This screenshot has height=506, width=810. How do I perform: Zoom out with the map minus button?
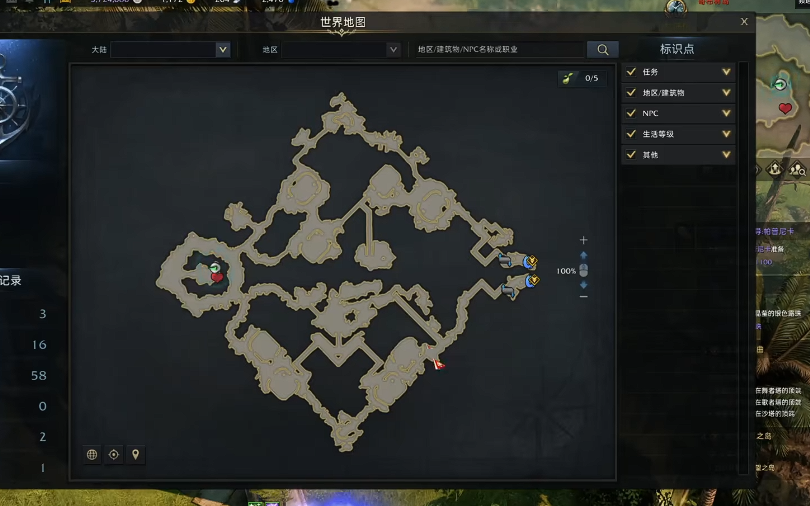(584, 297)
